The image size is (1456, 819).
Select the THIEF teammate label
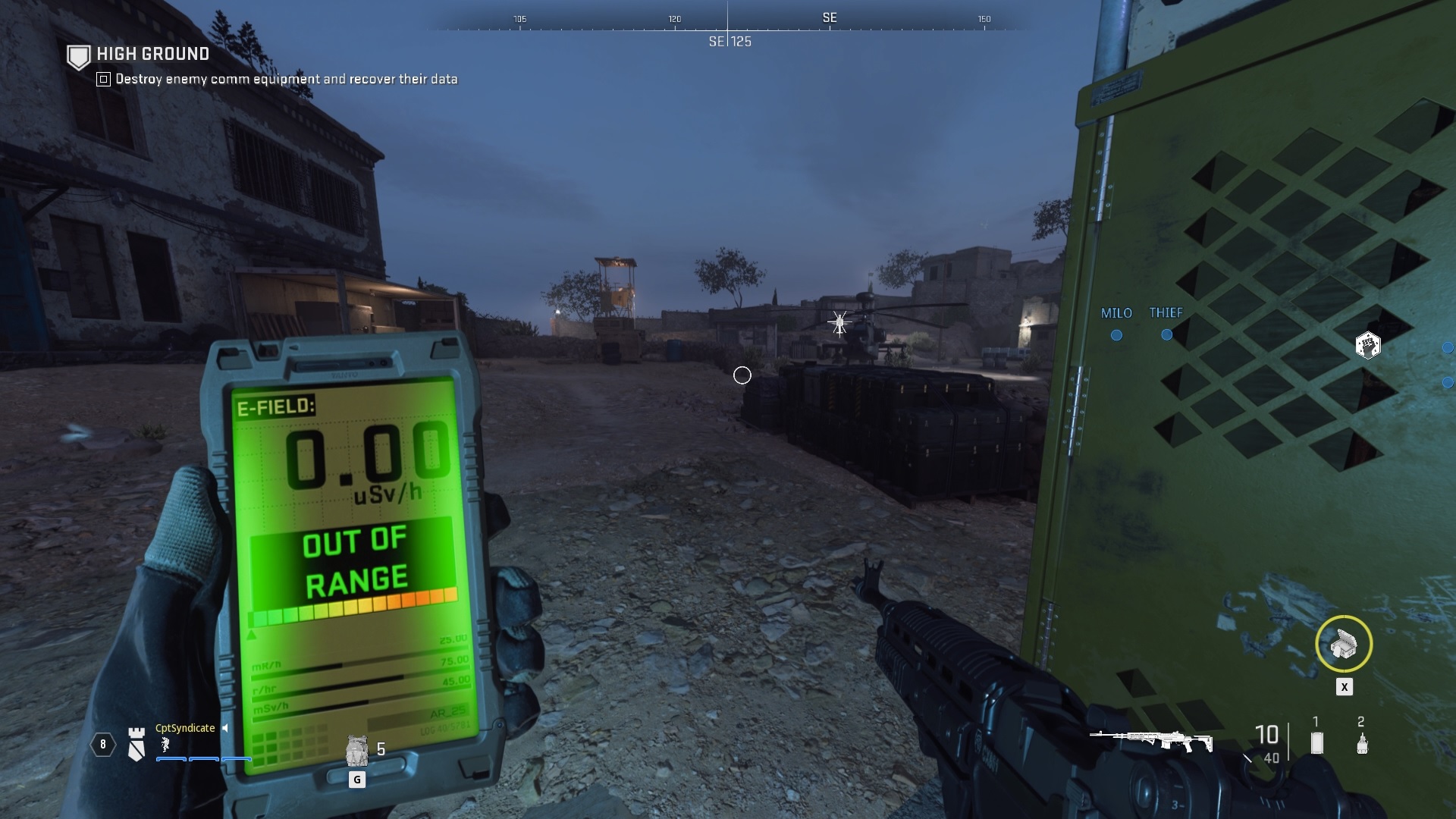[1166, 311]
